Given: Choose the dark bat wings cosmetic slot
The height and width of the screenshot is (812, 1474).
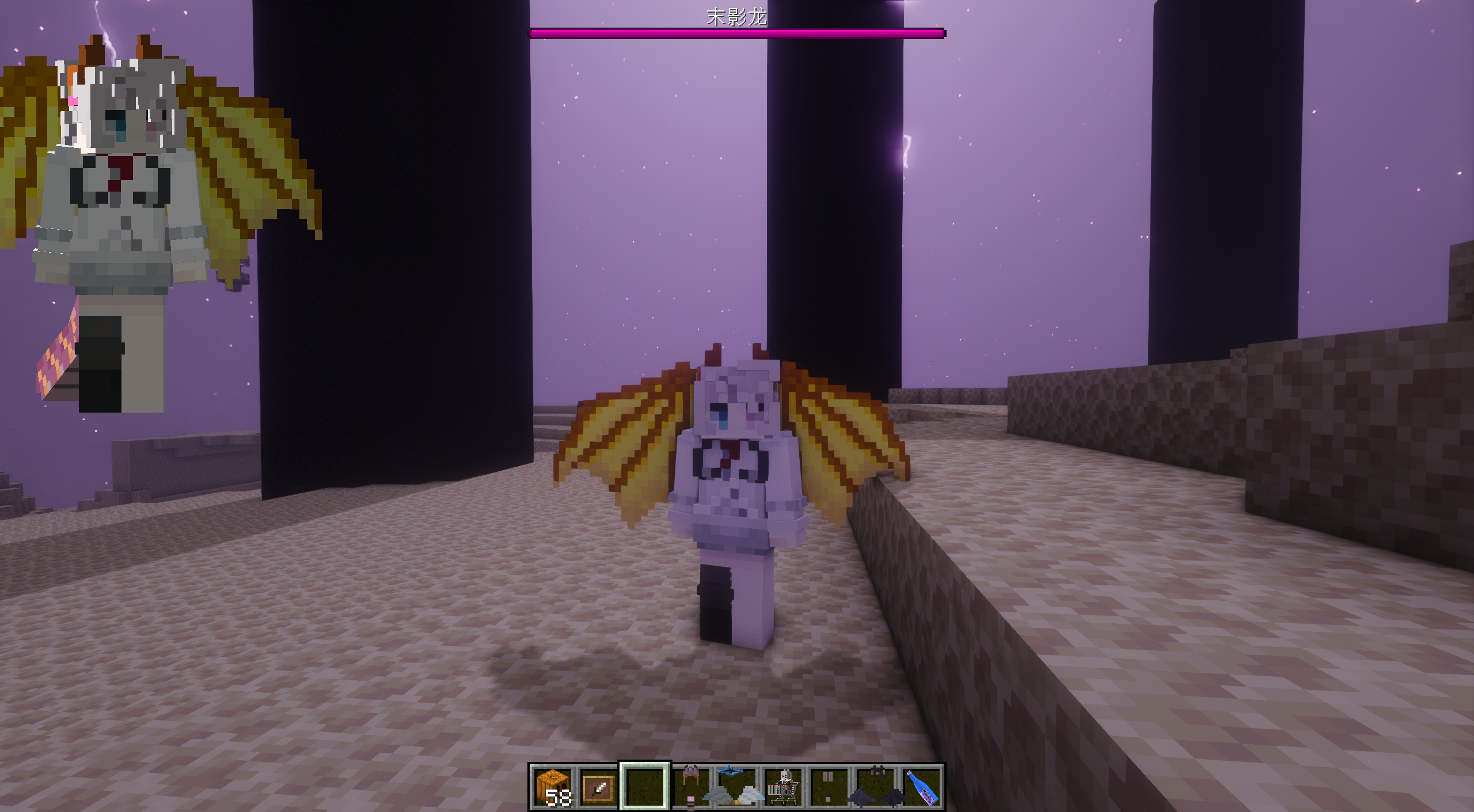Looking at the screenshot, I should [x=875, y=787].
